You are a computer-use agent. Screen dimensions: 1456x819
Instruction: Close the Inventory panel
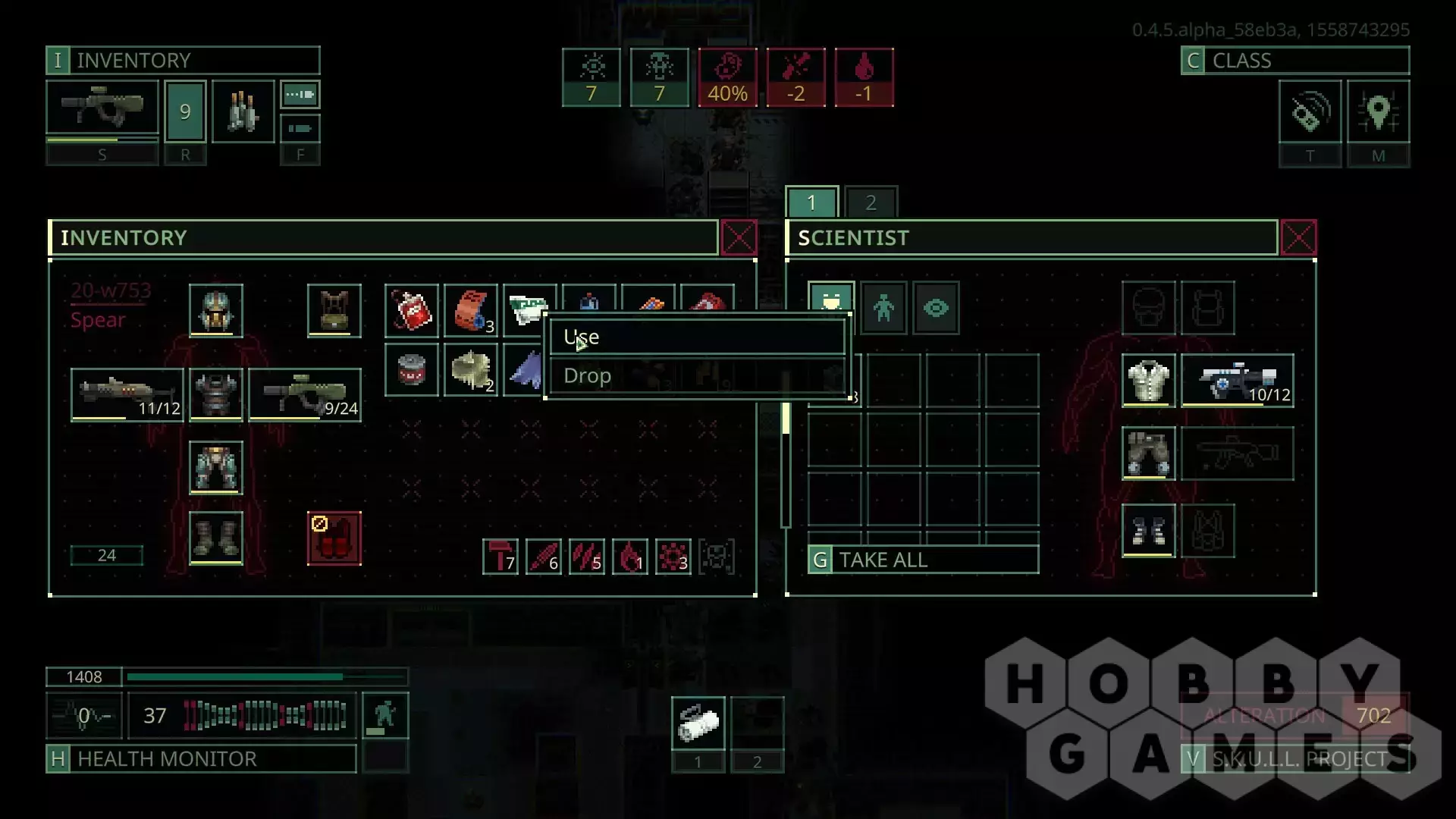(x=739, y=238)
